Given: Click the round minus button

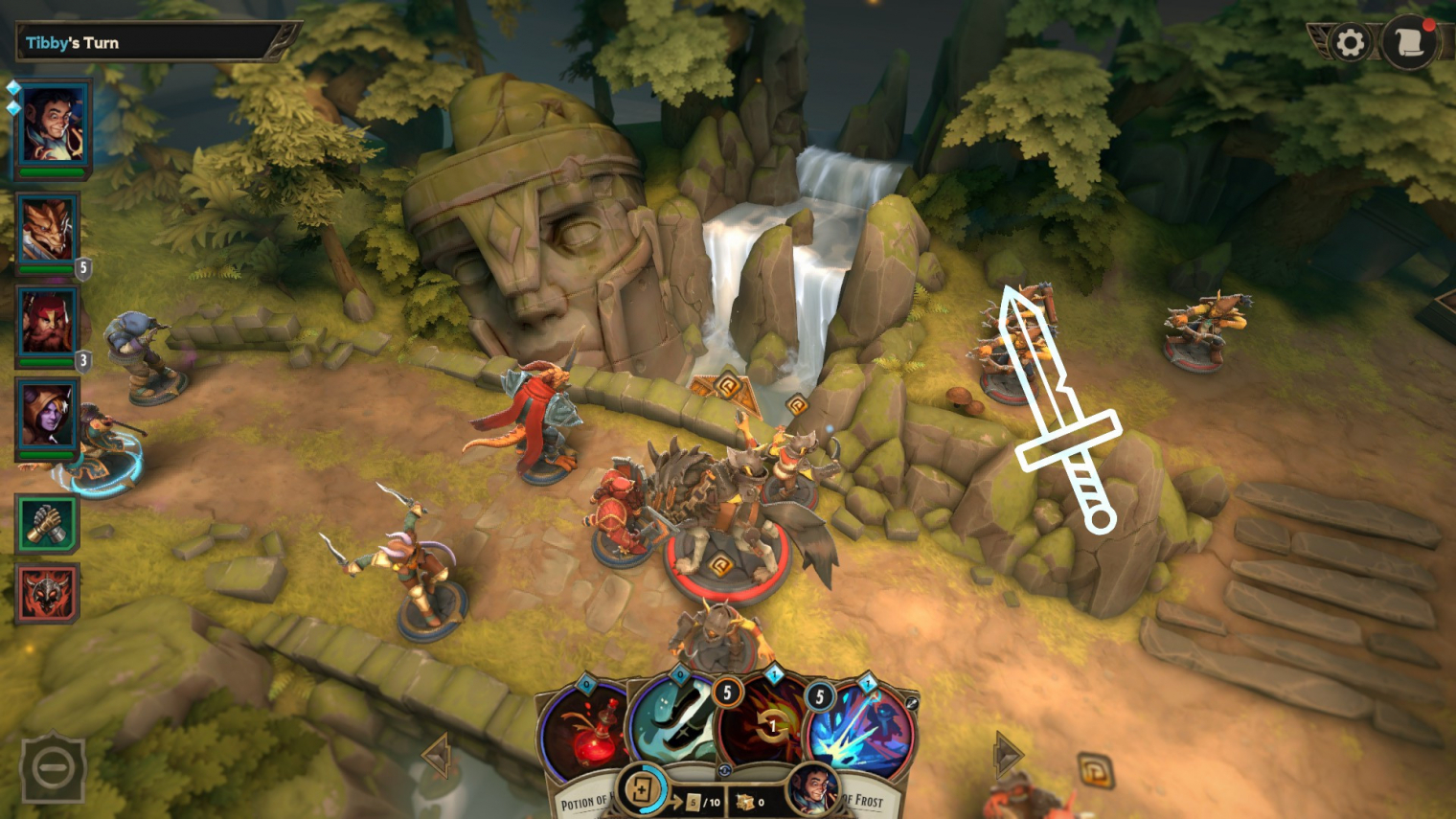Looking at the screenshot, I should 53,767.
